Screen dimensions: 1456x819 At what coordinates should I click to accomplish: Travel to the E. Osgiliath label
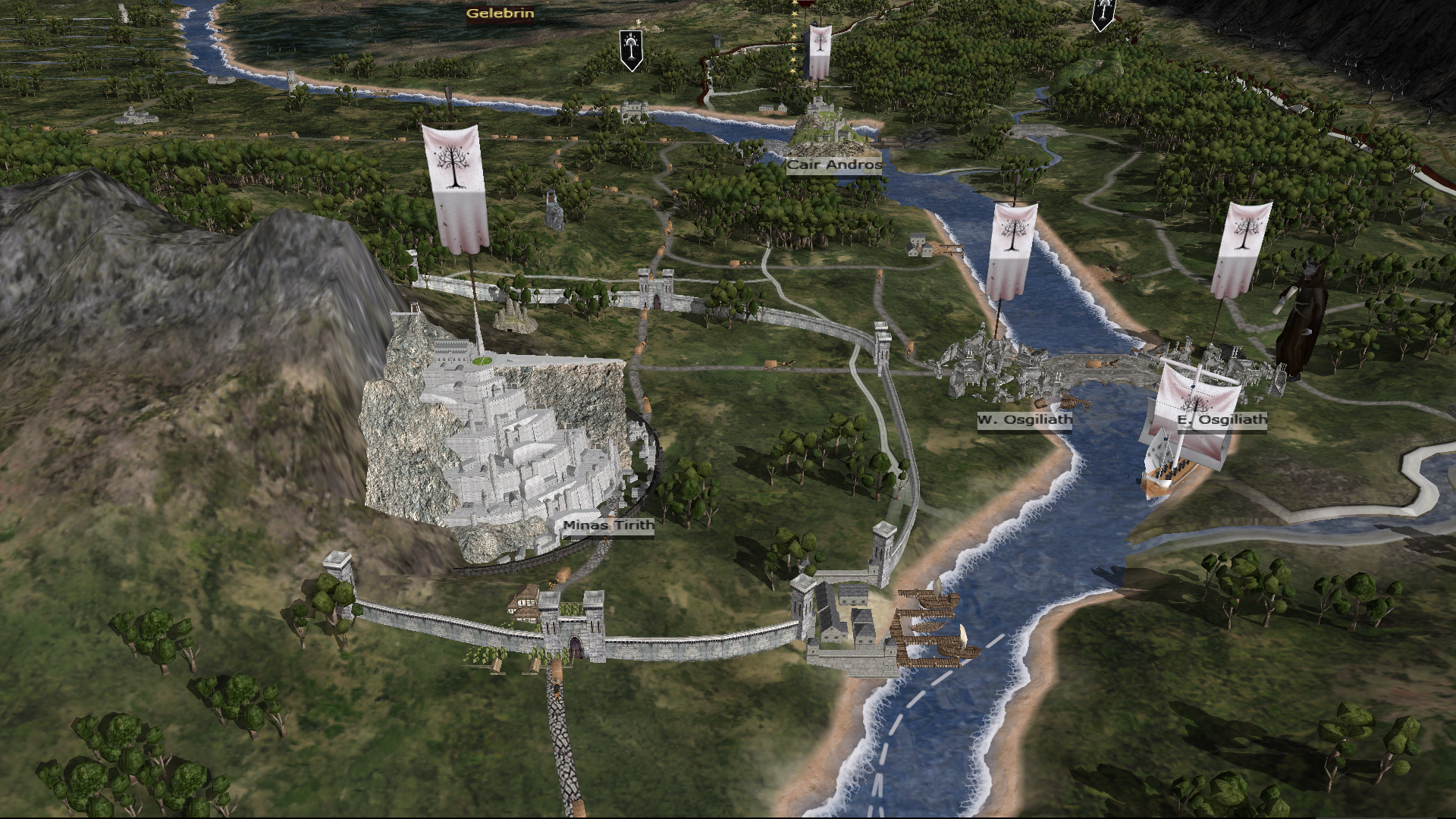click(x=1222, y=419)
